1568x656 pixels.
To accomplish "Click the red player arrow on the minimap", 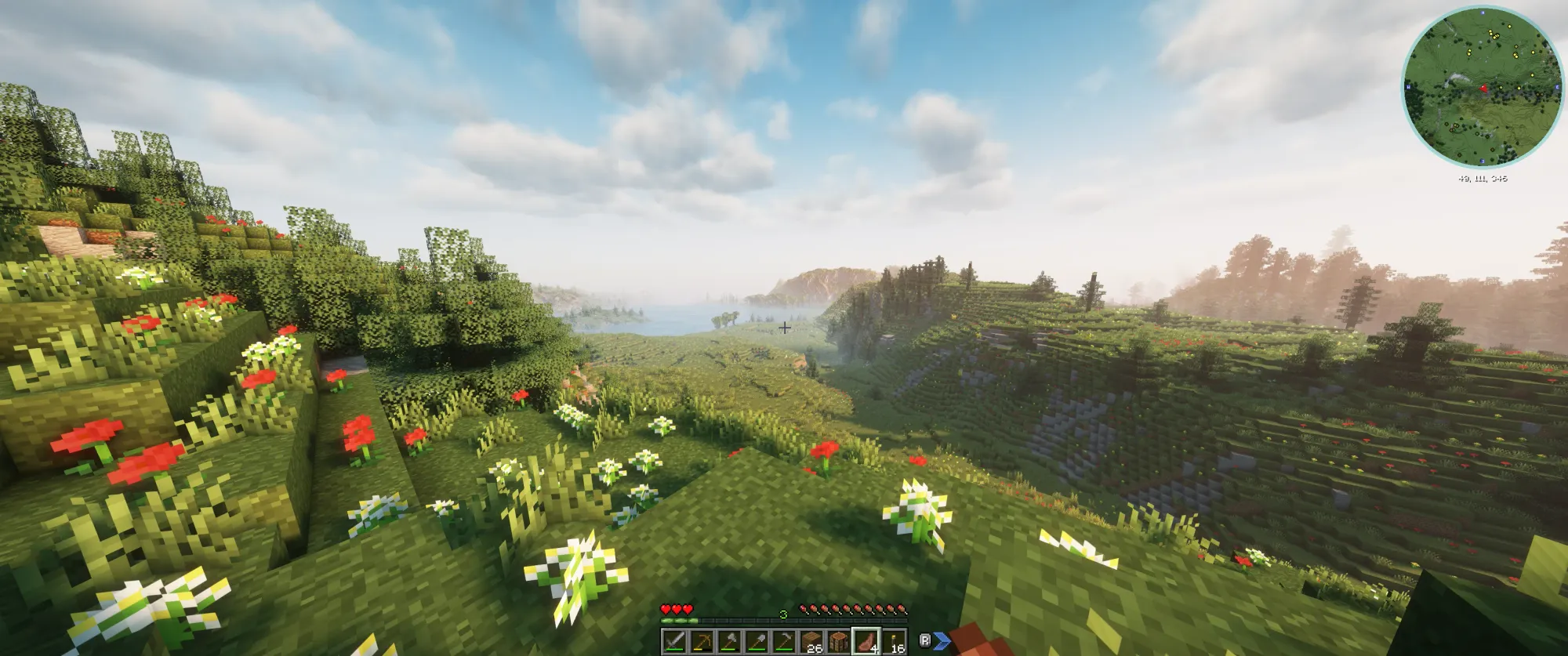I will tap(1484, 89).
